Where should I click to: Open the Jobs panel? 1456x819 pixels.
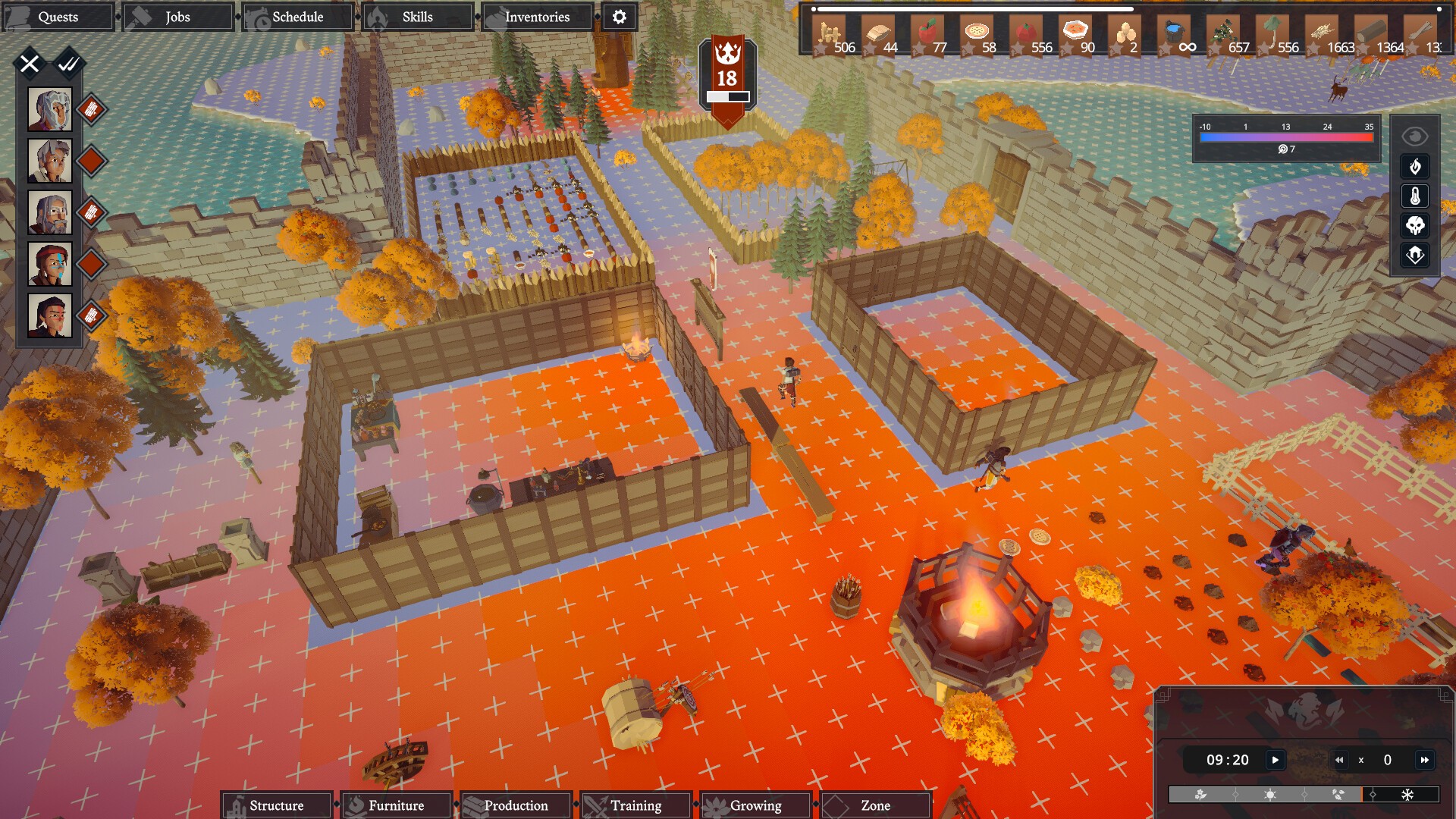pyautogui.click(x=177, y=17)
